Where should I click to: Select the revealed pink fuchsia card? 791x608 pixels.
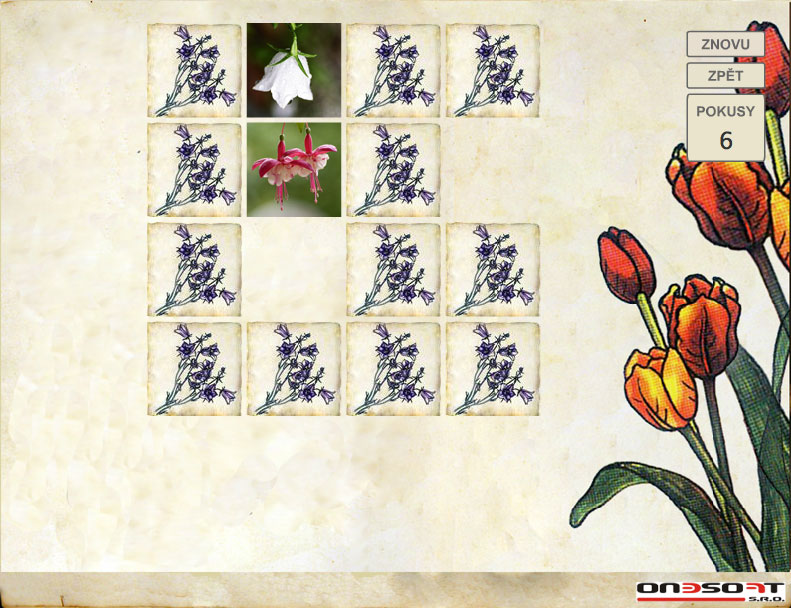tap(294, 169)
